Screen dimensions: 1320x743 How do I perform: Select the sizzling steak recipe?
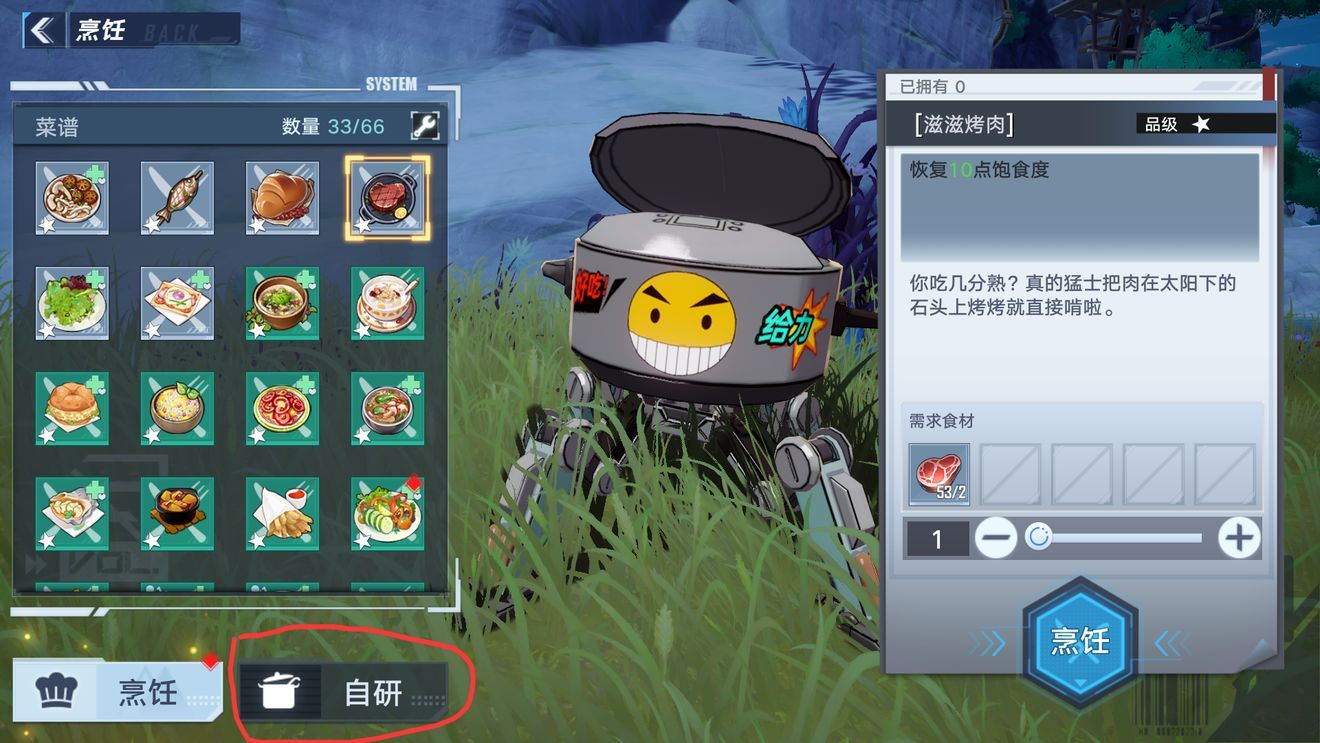(x=387, y=198)
